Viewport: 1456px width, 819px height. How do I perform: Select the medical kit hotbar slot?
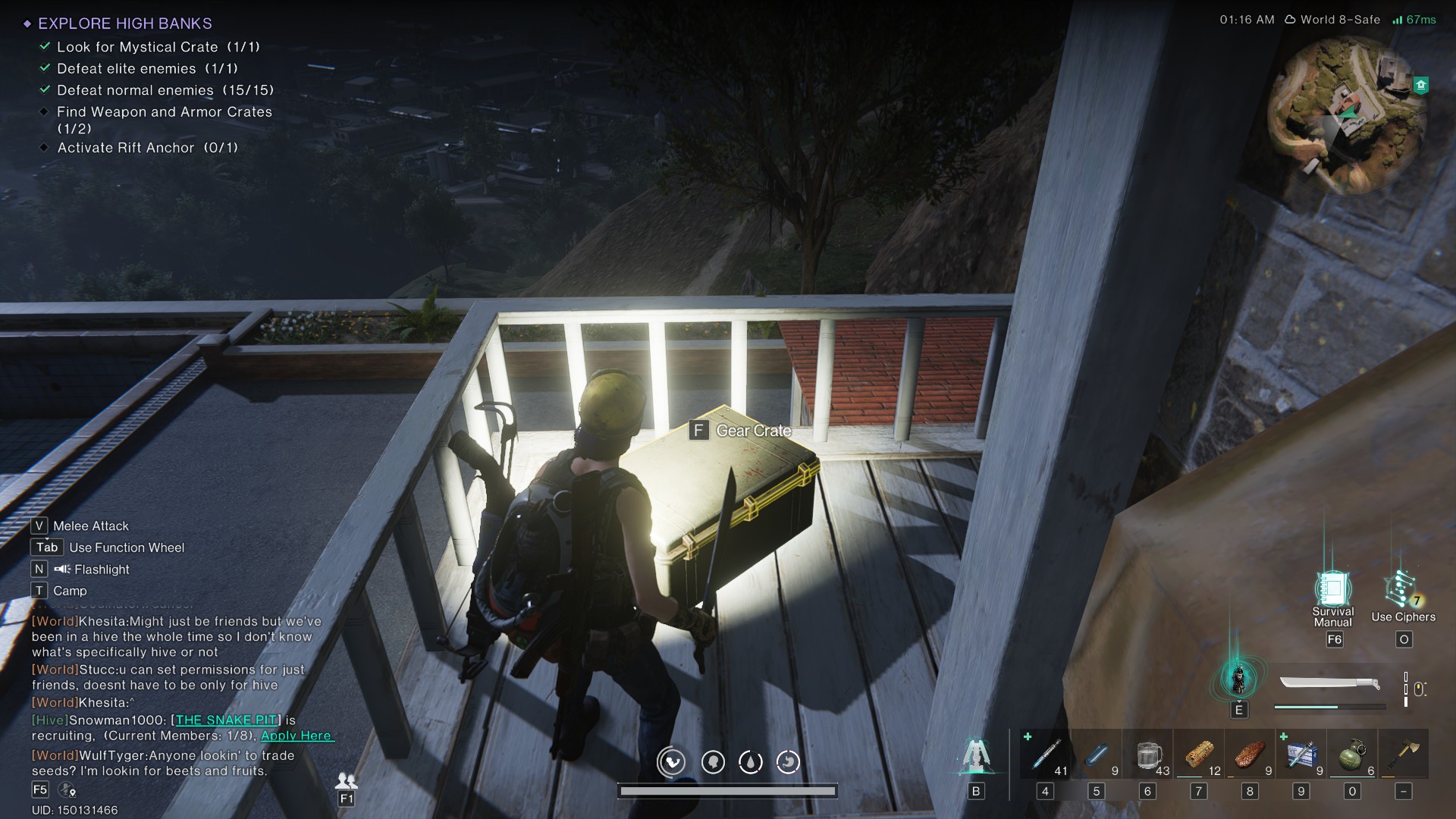(1302, 755)
